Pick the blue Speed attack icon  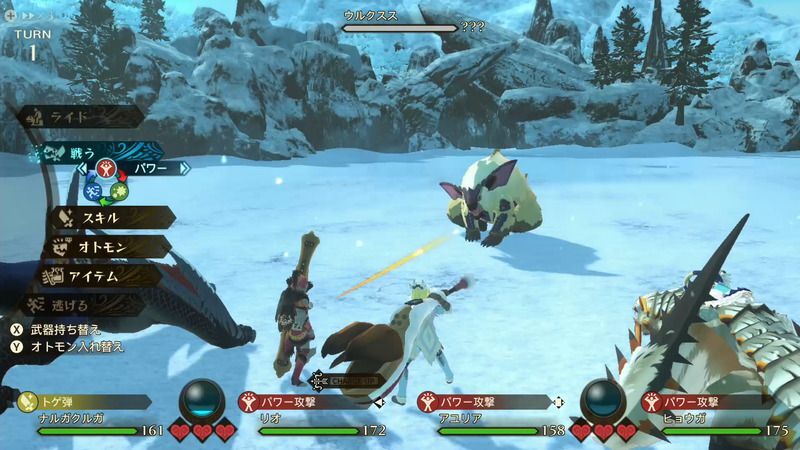(x=95, y=186)
